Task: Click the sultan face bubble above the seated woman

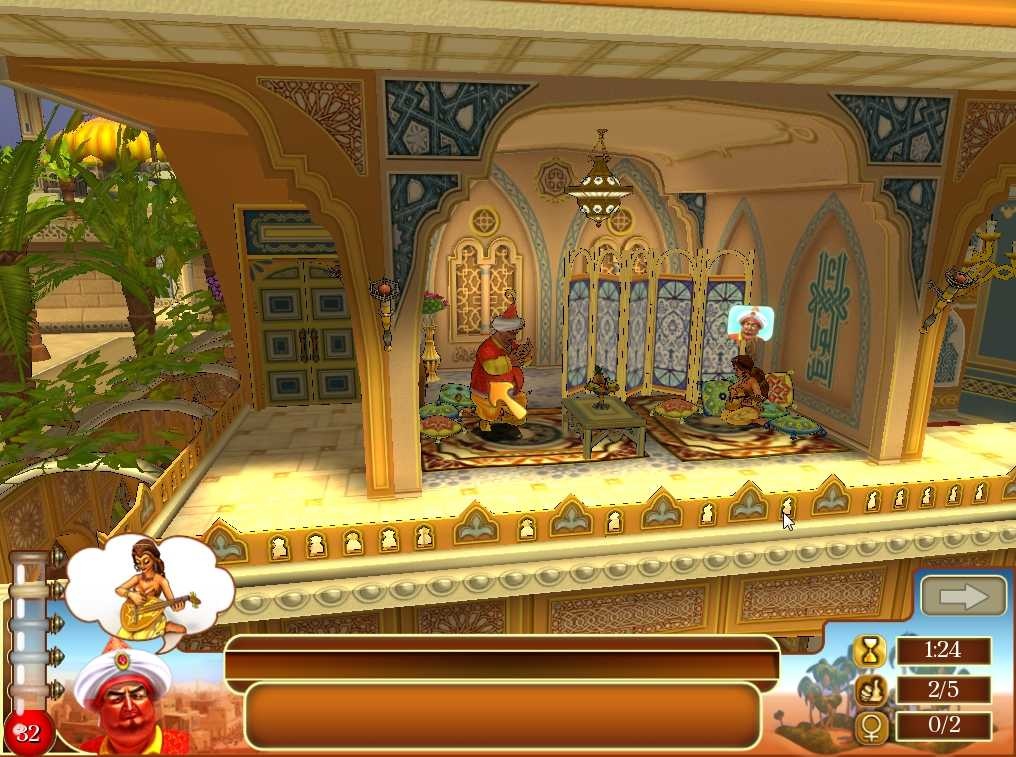Action: point(751,323)
